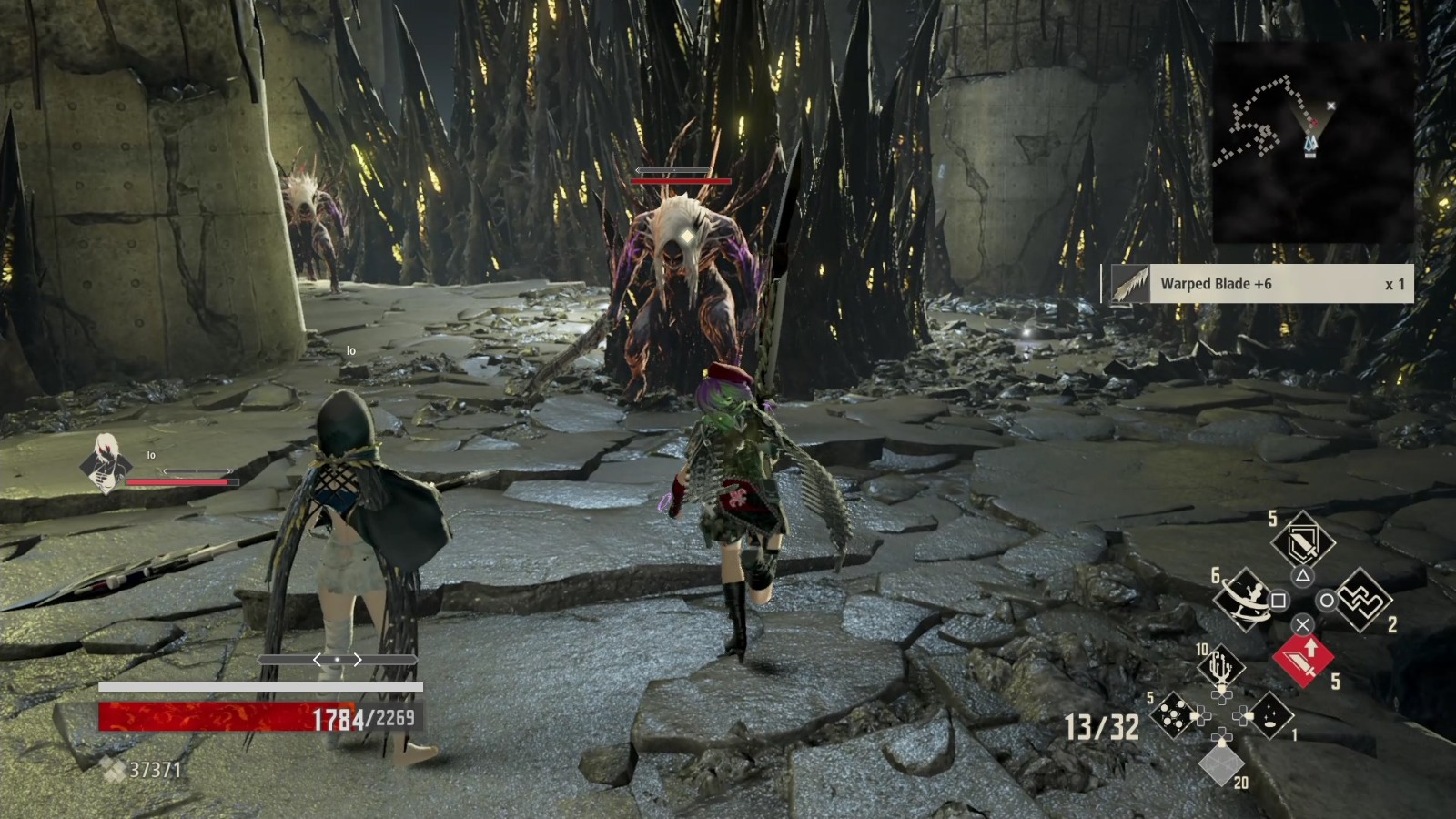Select the branching coral quick-item on the d-pad

pyautogui.click(x=1220, y=664)
